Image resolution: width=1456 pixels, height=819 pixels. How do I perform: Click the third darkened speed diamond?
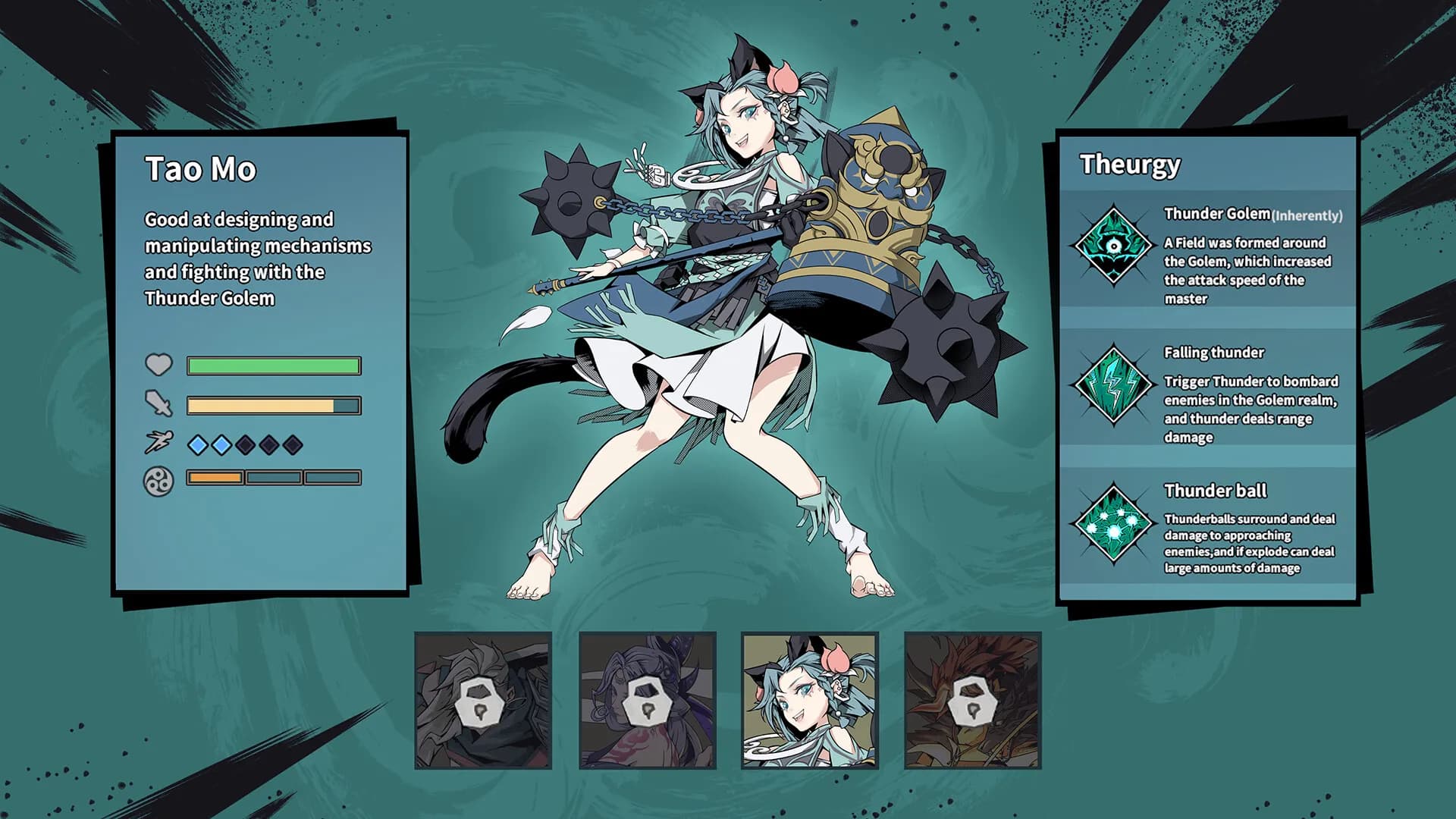246,446
